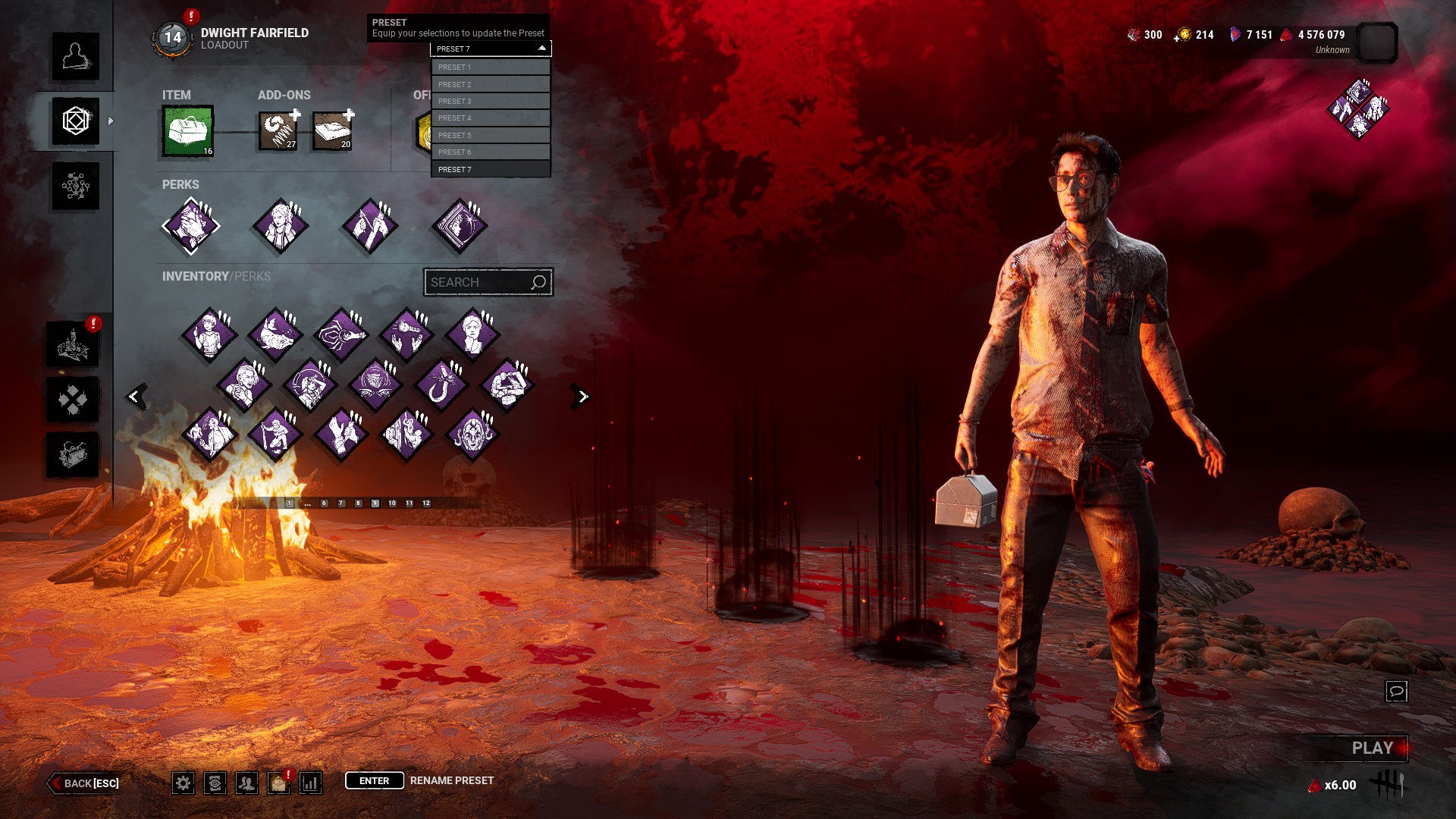Viewport: 1456px width, 819px height.
Task: Select the horseshoe perk in inventory
Action: pyautogui.click(x=441, y=384)
